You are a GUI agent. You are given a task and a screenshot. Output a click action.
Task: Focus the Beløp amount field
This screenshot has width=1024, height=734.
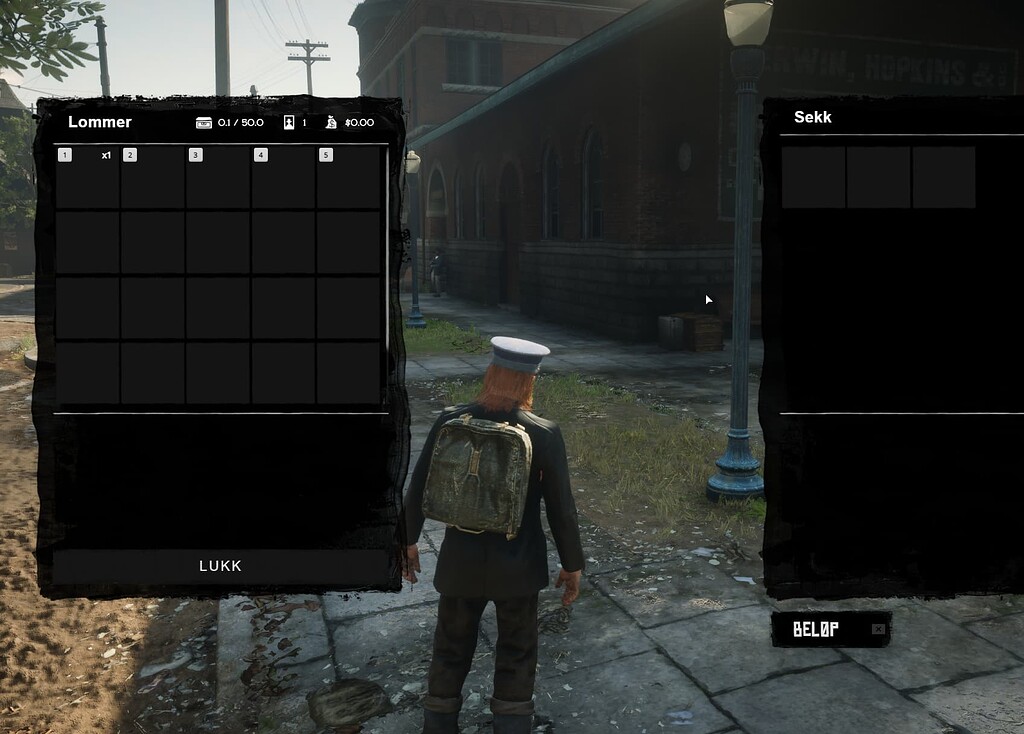click(x=820, y=629)
